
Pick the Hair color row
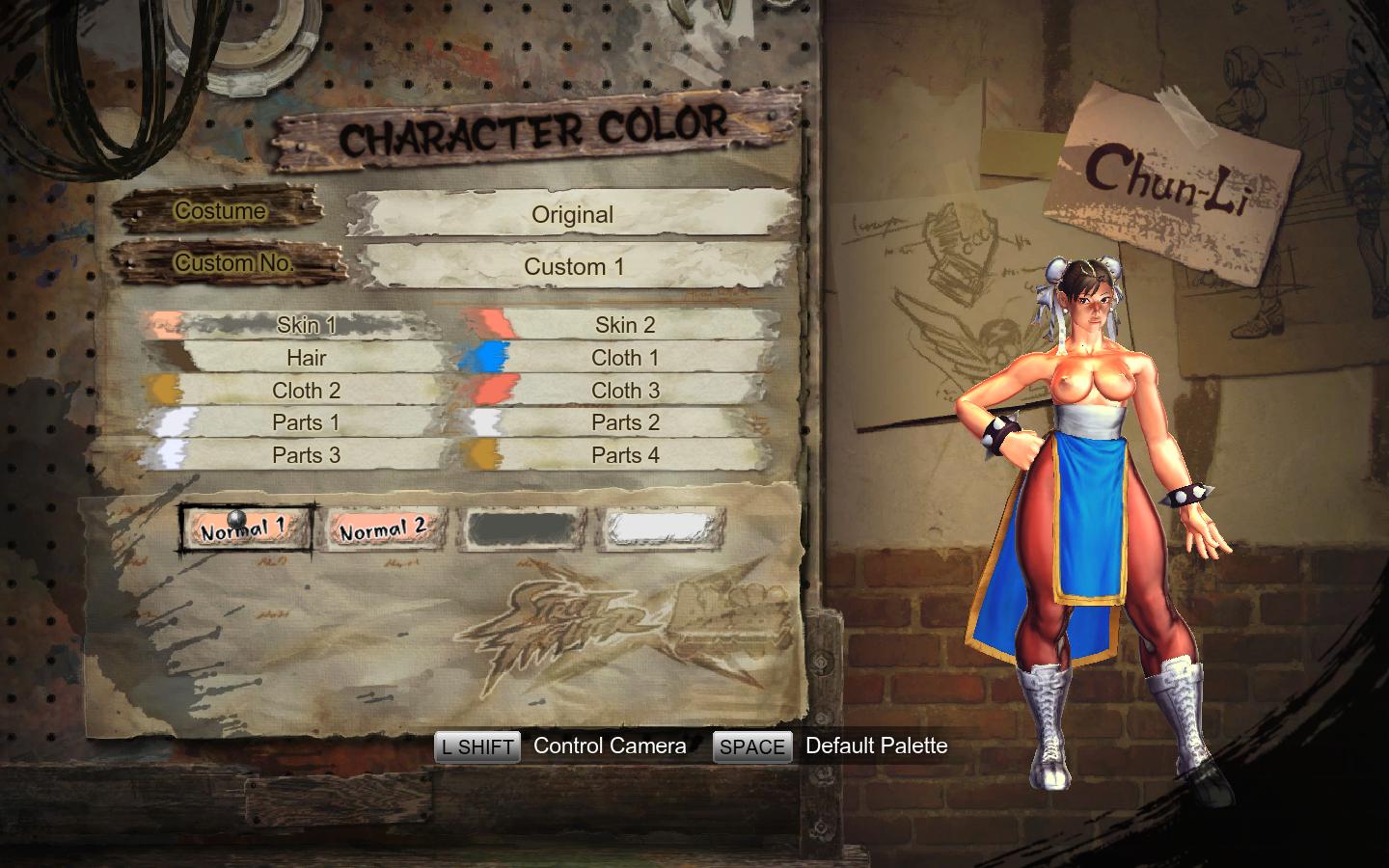(x=306, y=358)
